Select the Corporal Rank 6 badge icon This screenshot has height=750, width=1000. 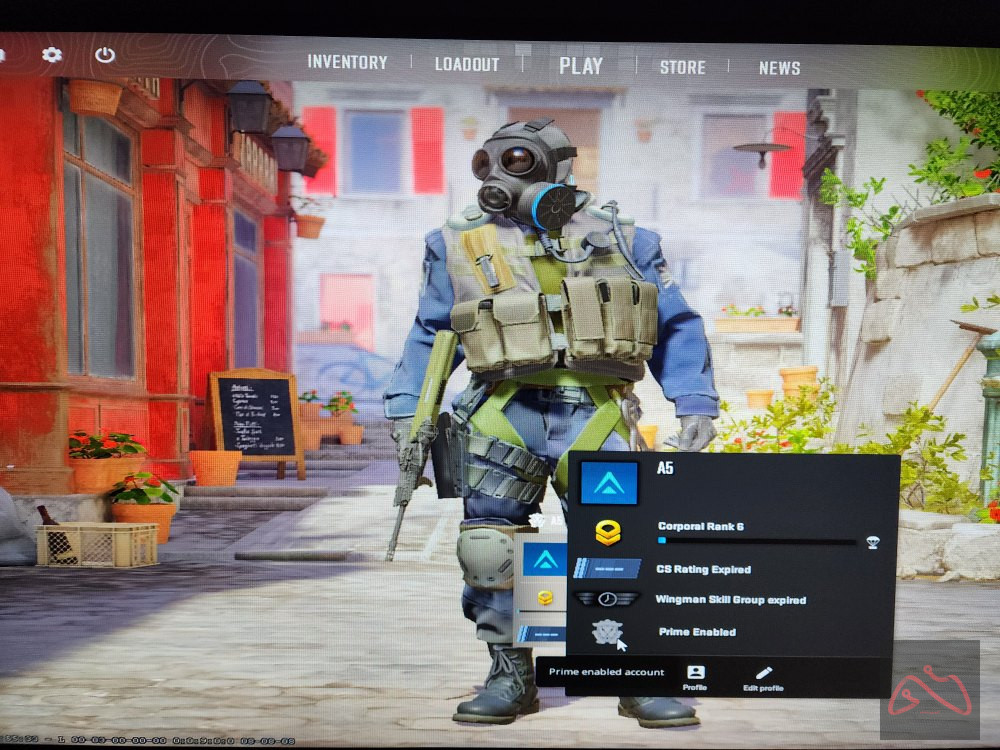(x=608, y=533)
